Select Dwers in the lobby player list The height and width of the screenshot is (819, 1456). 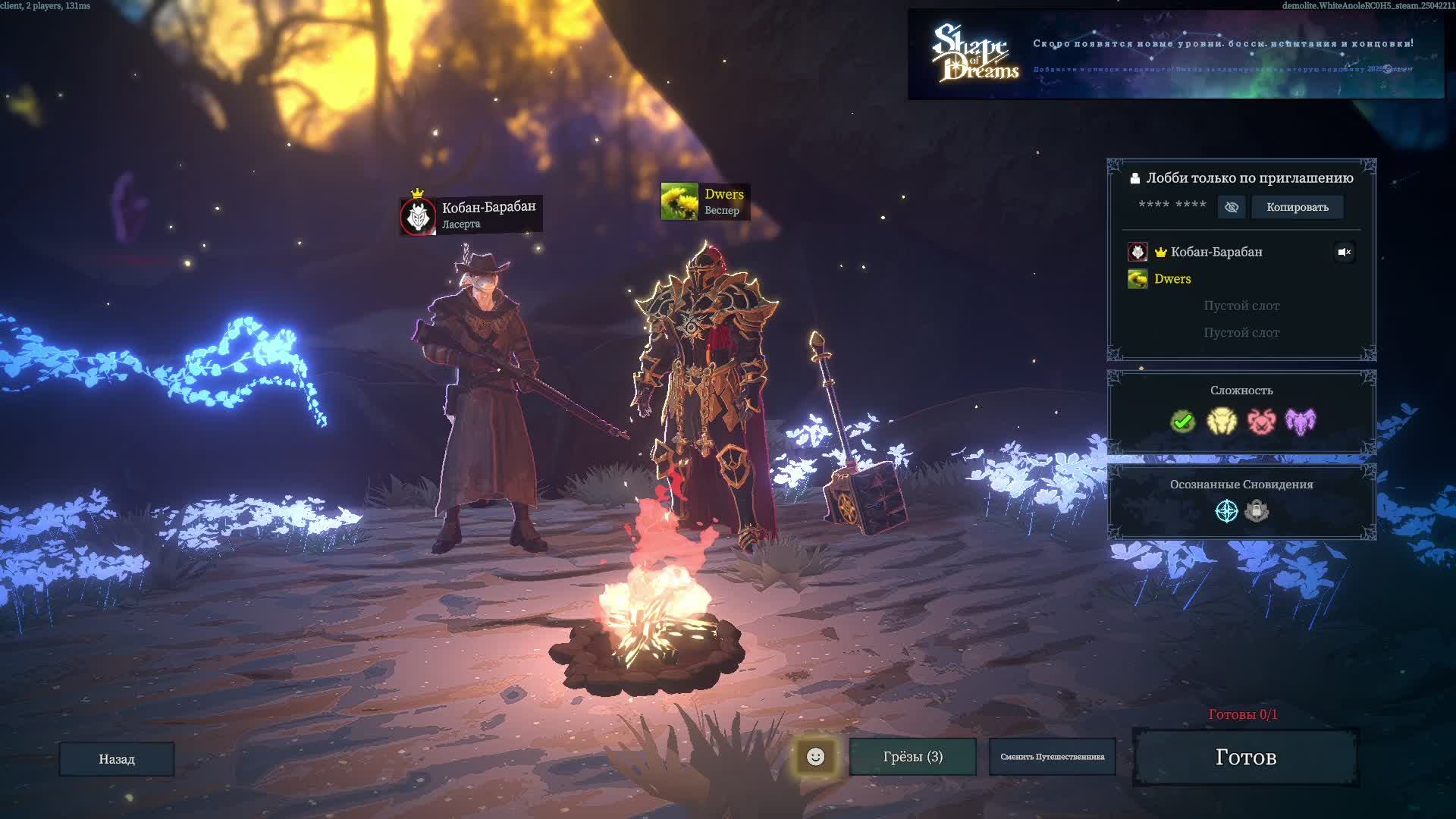pyautogui.click(x=1172, y=279)
